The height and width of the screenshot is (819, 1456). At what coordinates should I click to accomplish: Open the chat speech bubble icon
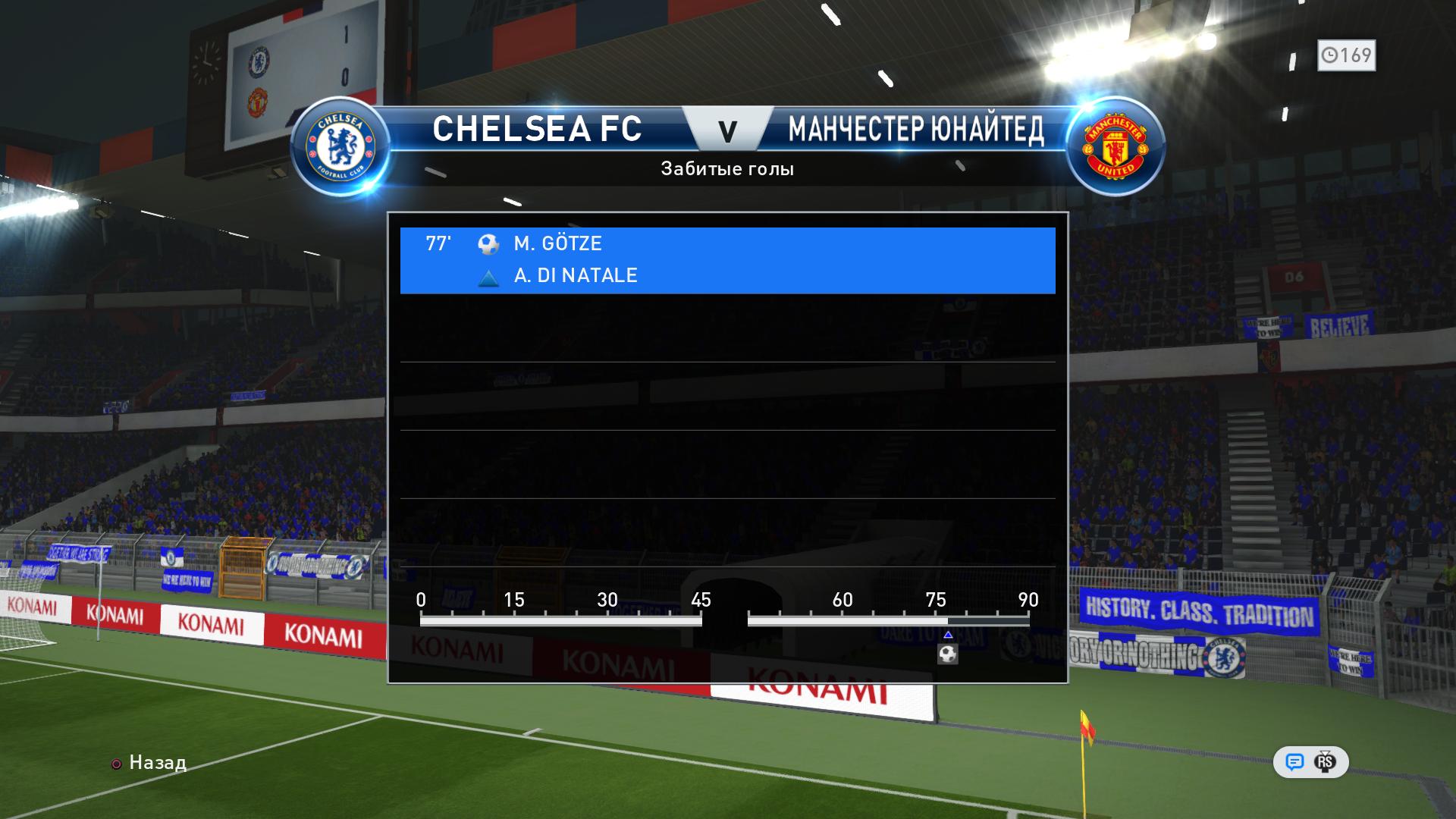(x=1294, y=762)
